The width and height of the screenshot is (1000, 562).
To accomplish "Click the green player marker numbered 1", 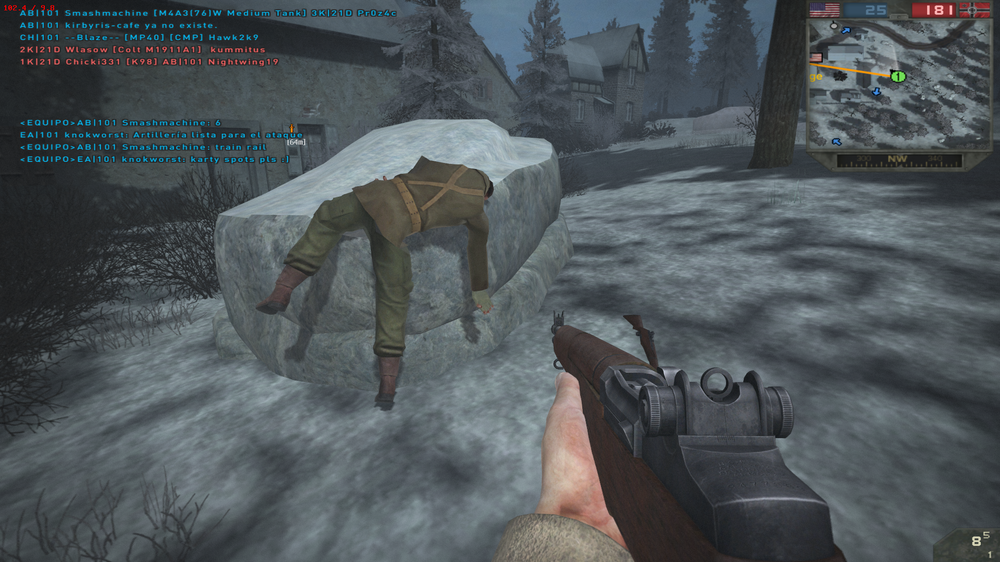I will 897,76.
